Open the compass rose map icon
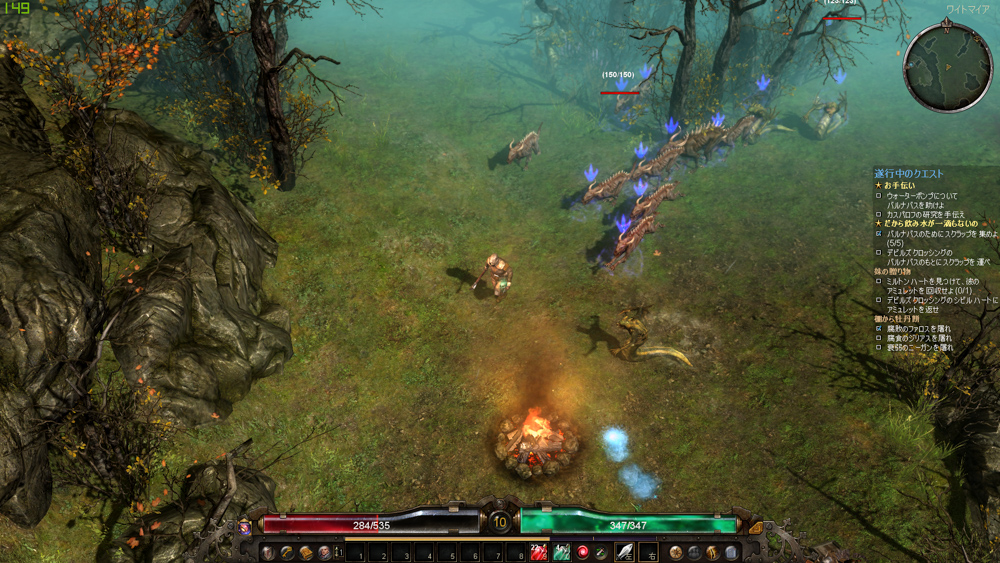1000x563 pixels. 677,552
